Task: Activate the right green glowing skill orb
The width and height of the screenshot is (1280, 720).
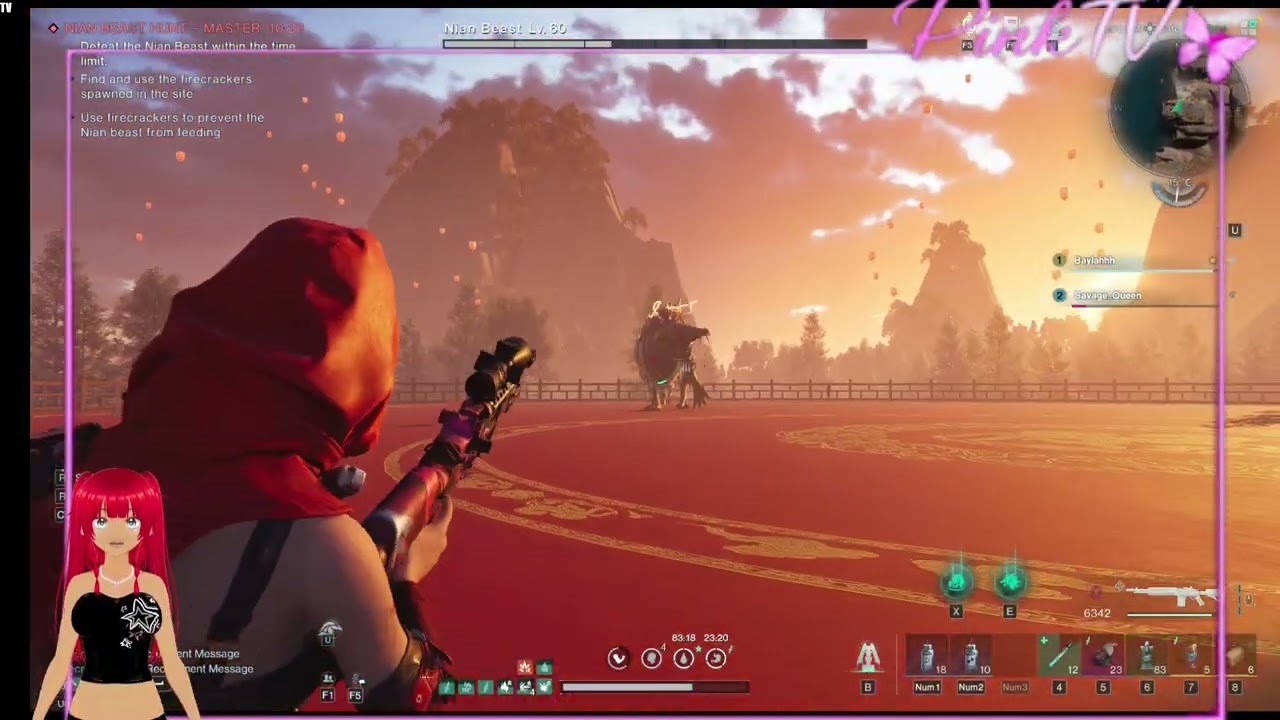Action: point(1009,581)
